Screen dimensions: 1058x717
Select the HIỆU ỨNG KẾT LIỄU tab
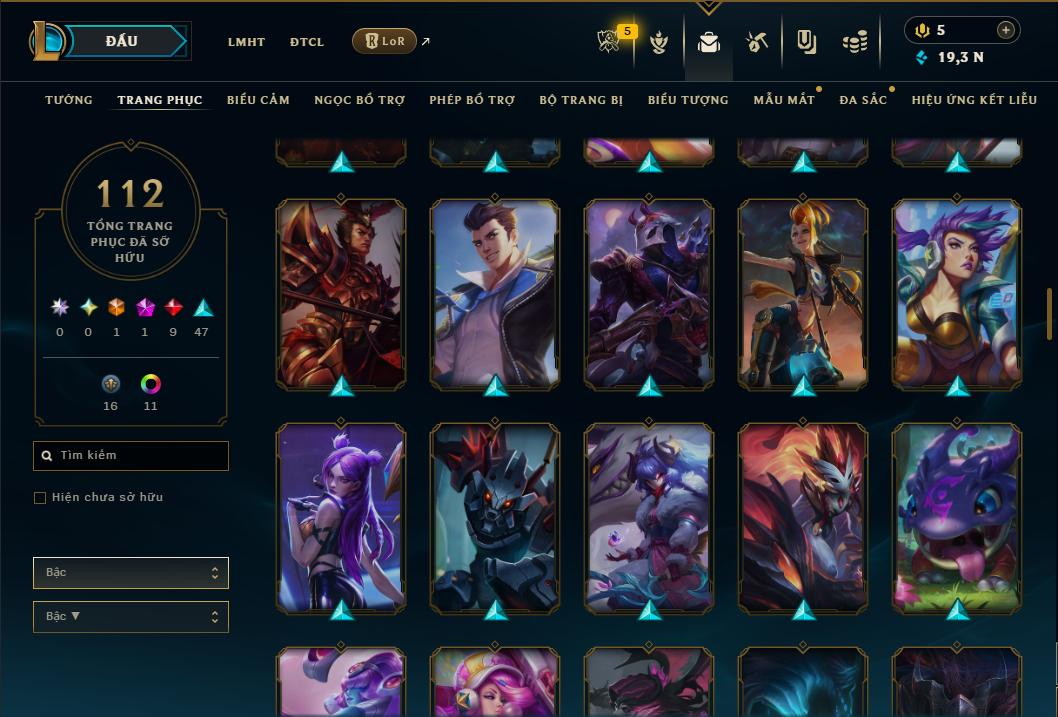[x=975, y=100]
